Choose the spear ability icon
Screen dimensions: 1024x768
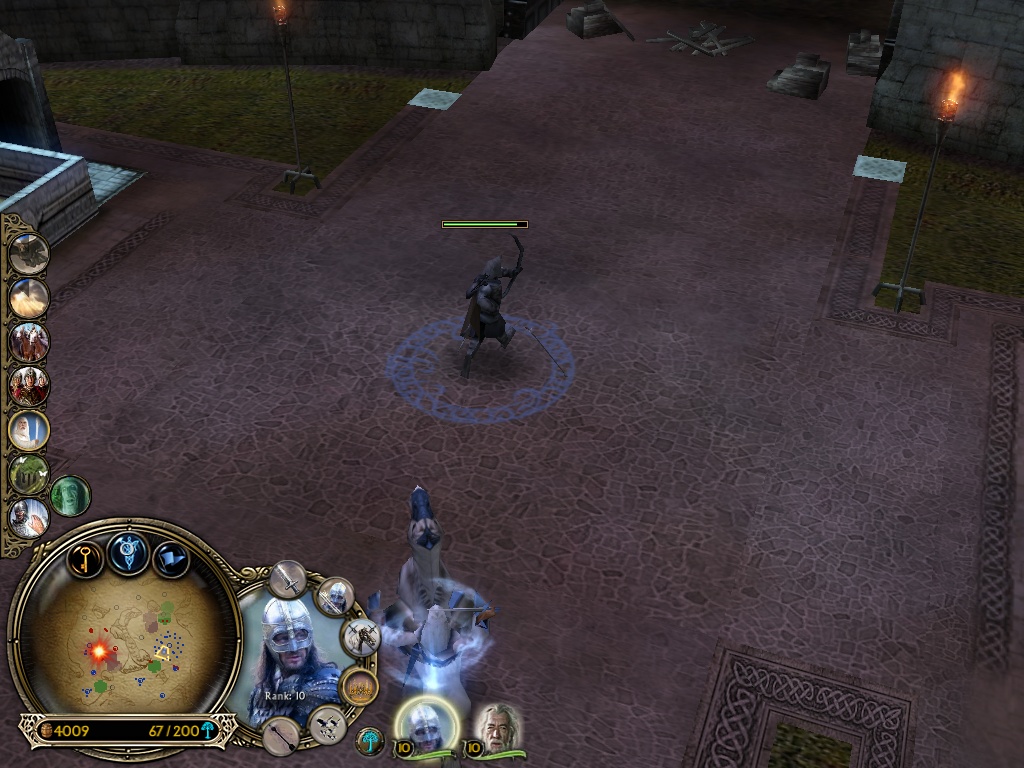[x=281, y=736]
